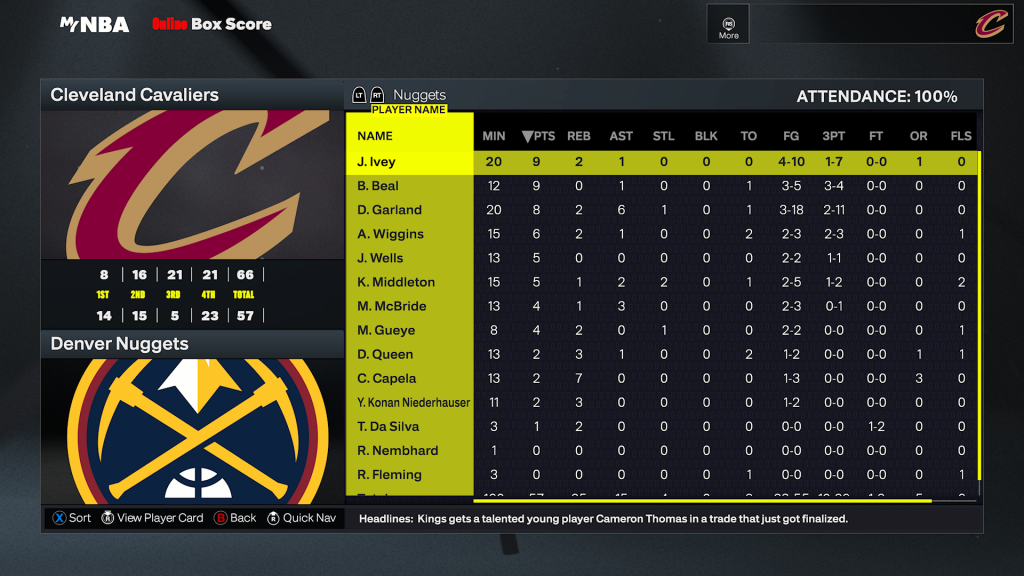
Task: Sort players by REB column header
Action: tap(578, 136)
